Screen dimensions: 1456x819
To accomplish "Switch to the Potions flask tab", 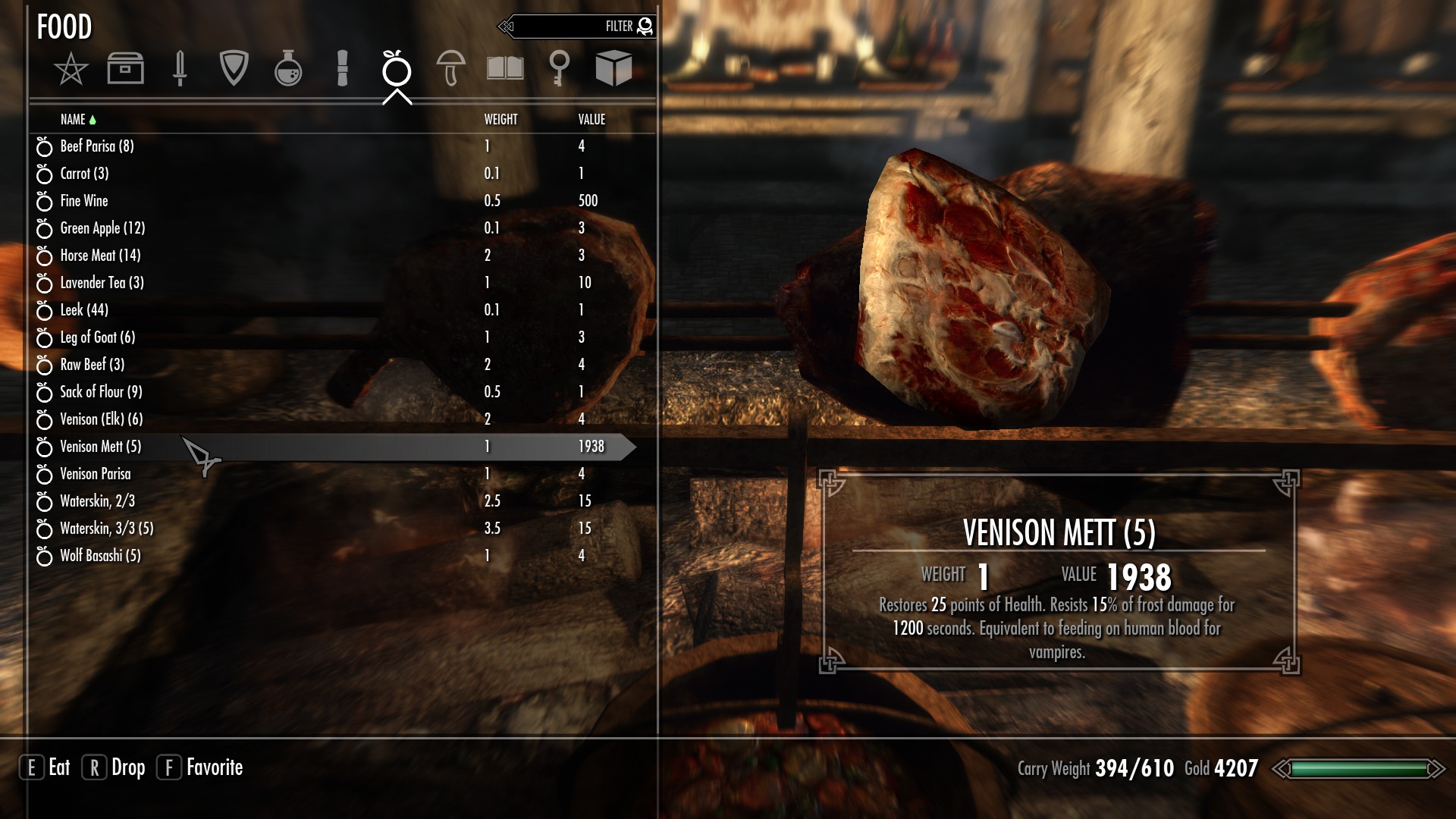I will tap(288, 69).
